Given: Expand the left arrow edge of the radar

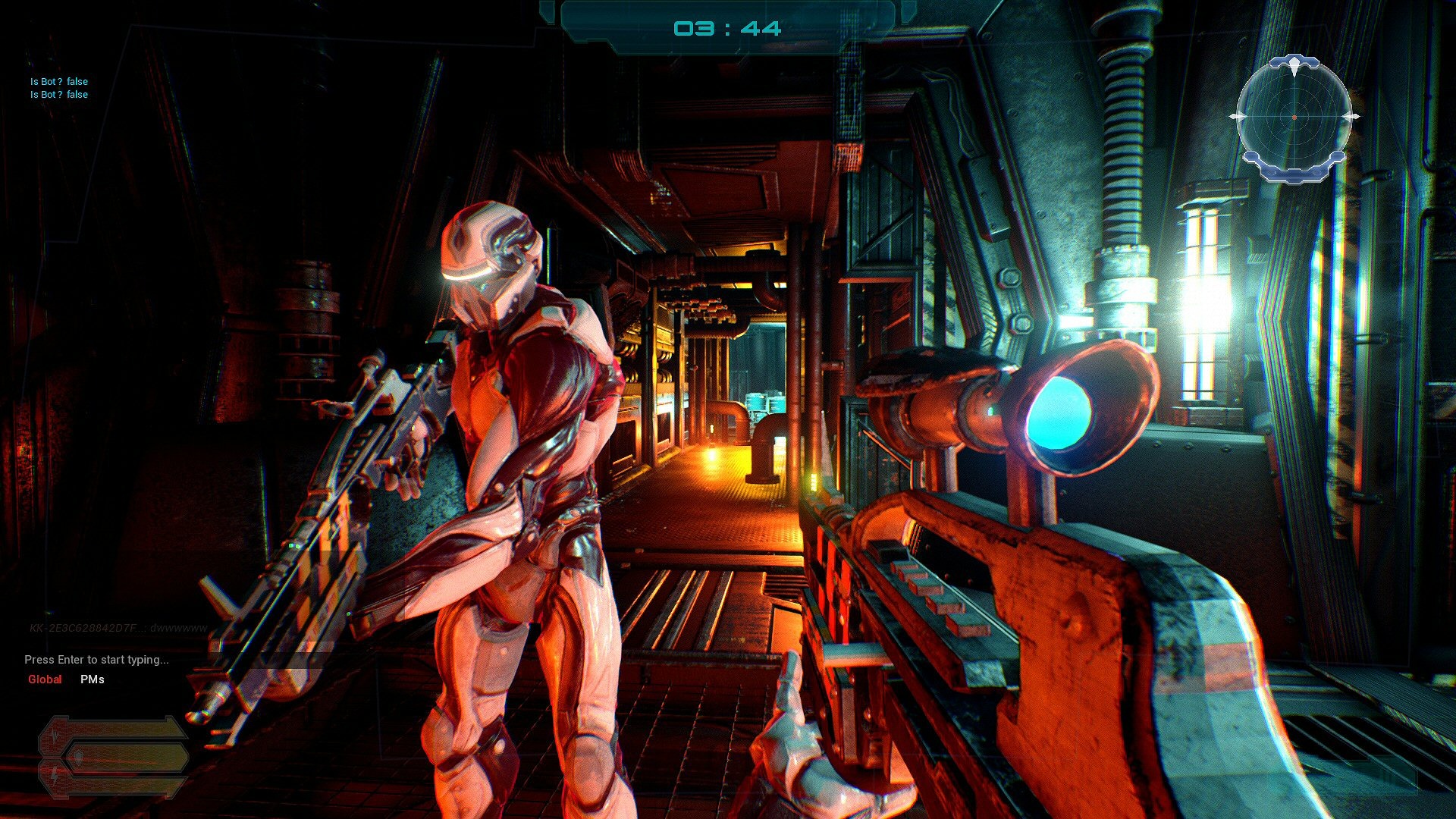Looking at the screenshot, I should pyautogui.click(x=1237, y=117).
